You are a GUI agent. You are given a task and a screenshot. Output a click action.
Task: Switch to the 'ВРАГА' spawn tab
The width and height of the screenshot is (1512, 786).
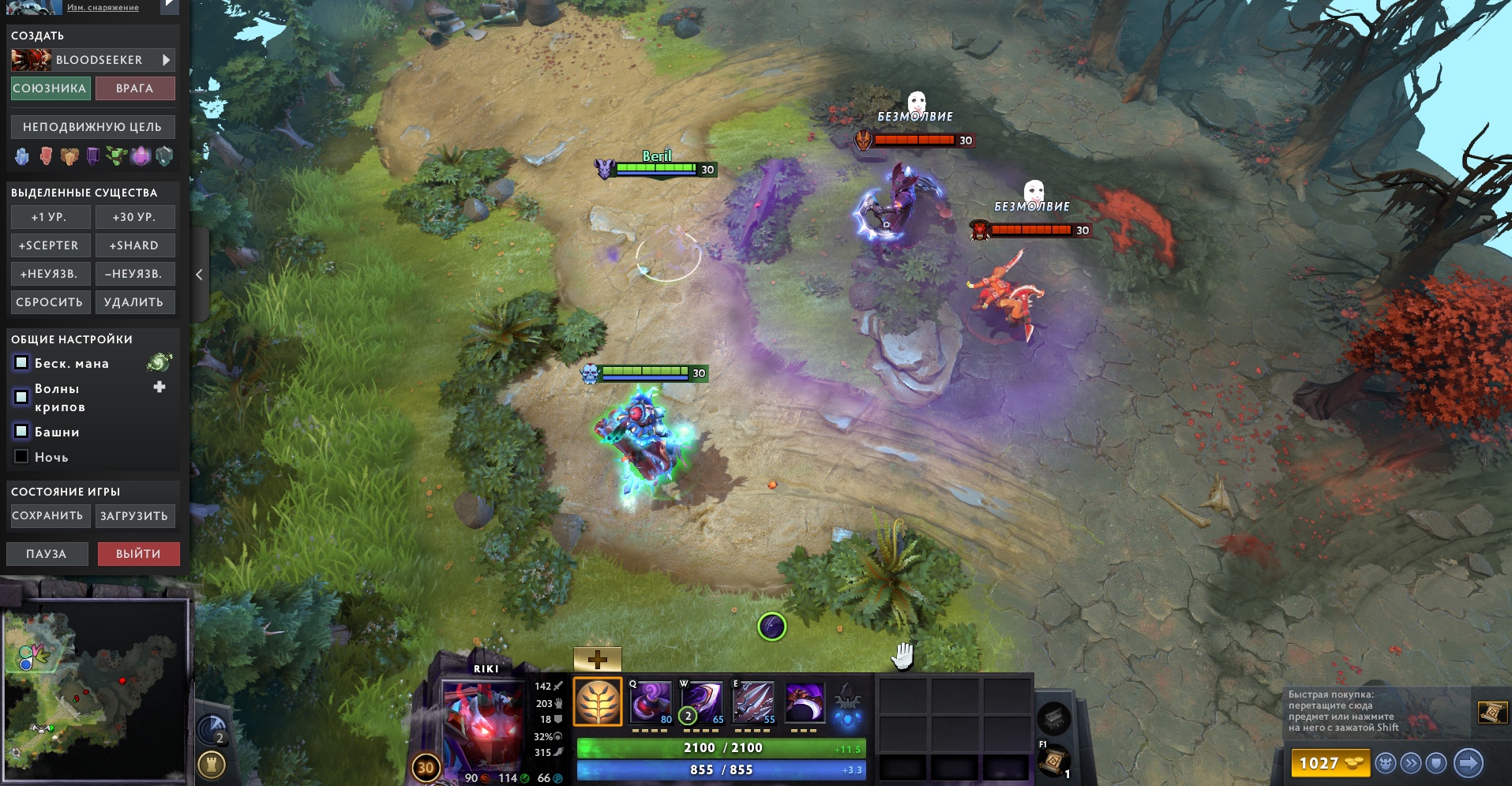click(x=134, y=88)
